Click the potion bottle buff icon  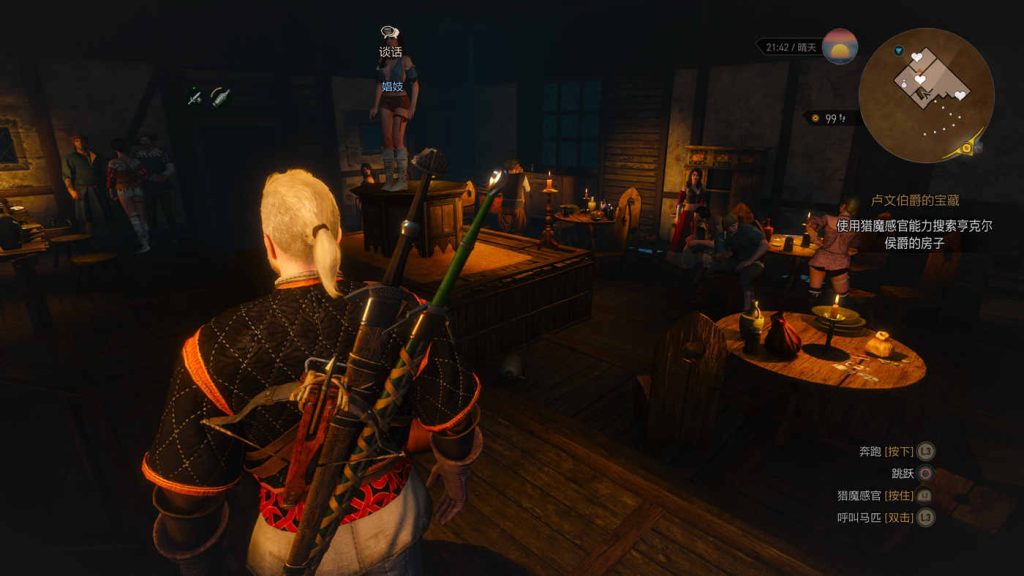[220, 97]
